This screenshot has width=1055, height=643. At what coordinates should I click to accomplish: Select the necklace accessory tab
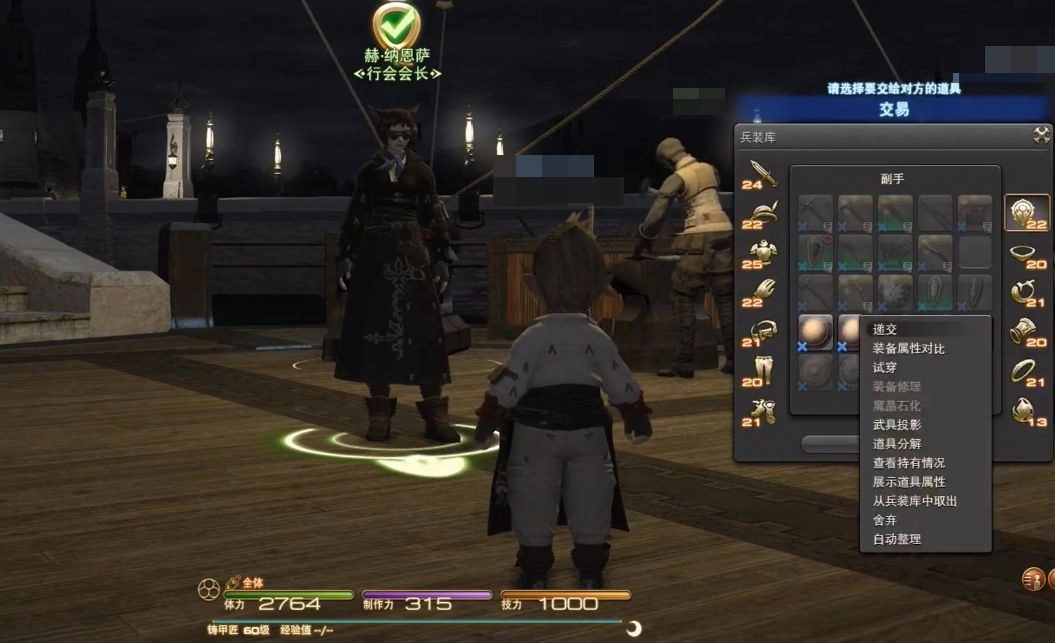click(1026, 253)
